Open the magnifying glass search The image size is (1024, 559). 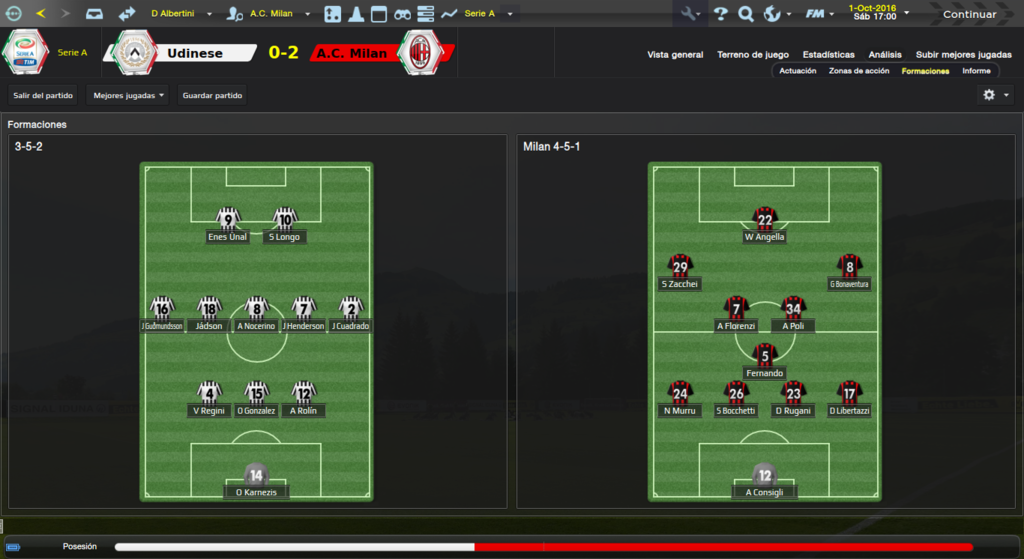[746, 14]
